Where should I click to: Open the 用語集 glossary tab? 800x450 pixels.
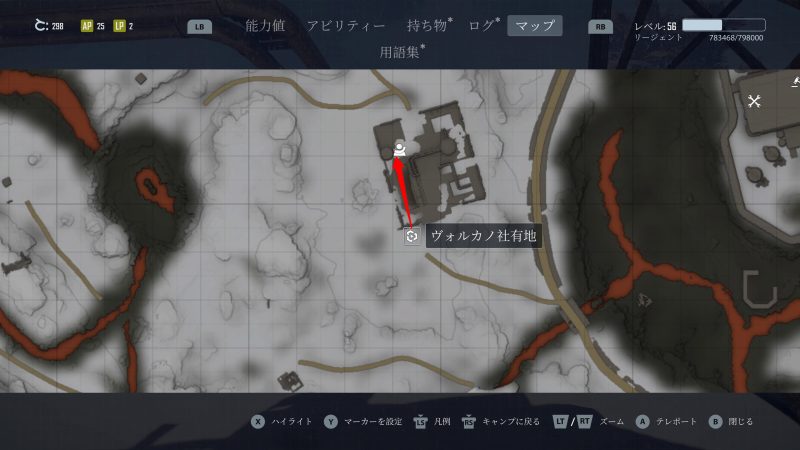coord(402,51)
